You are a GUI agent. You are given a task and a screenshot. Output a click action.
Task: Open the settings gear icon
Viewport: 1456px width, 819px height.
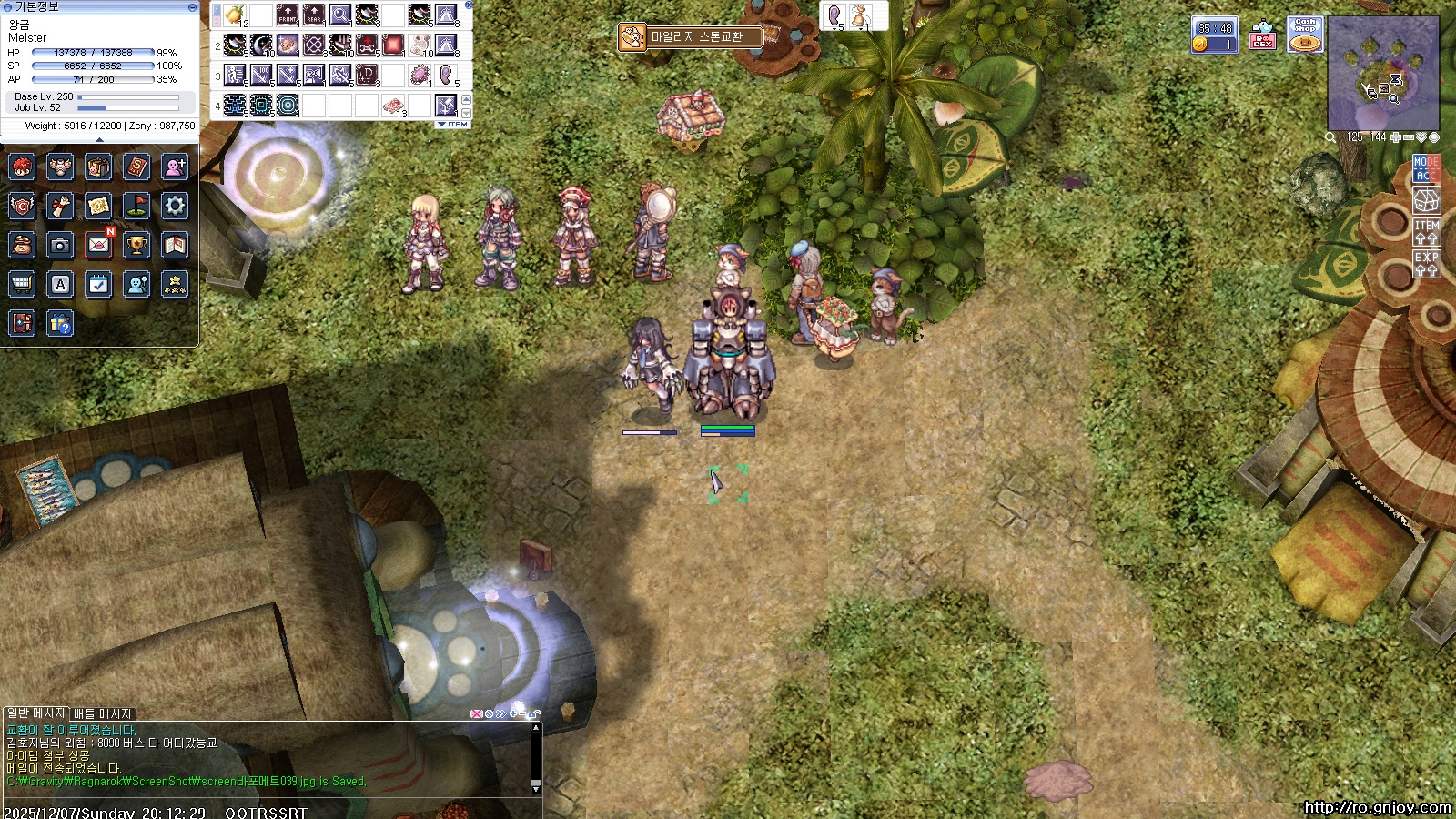tap(175, 206)
